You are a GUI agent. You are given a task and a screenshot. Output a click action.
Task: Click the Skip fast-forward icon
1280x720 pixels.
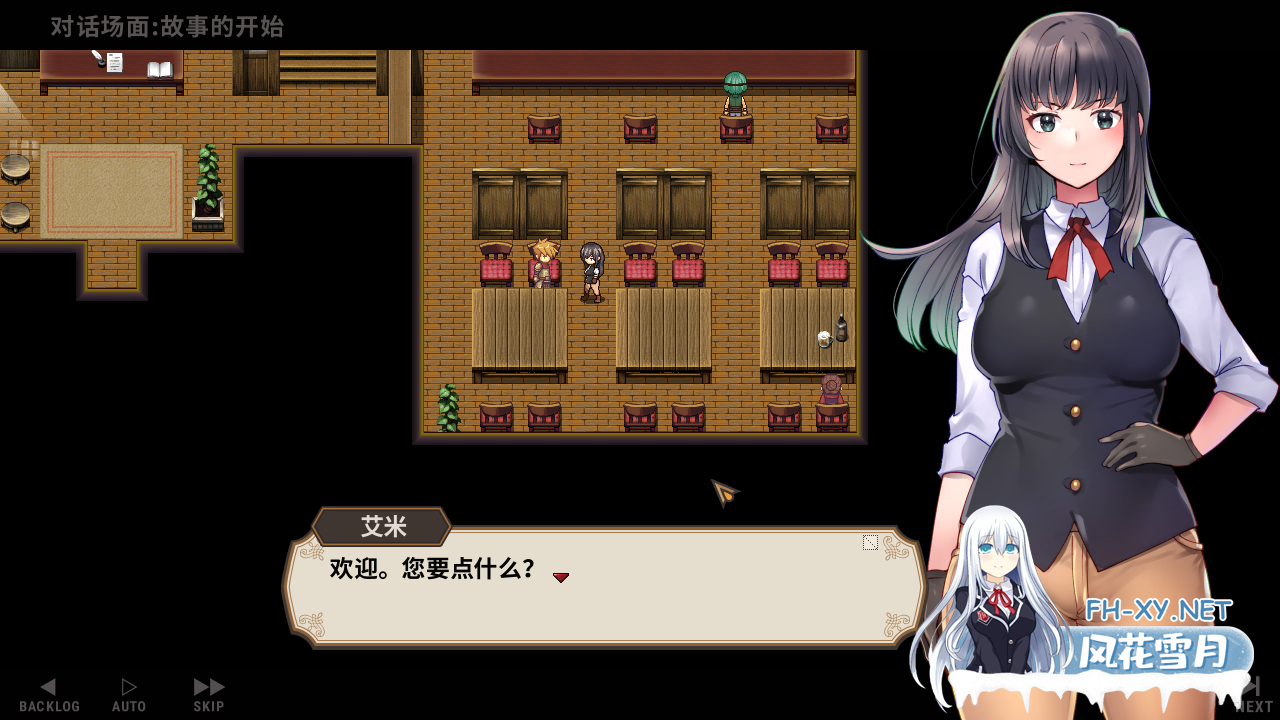click(x=207, y=686)
